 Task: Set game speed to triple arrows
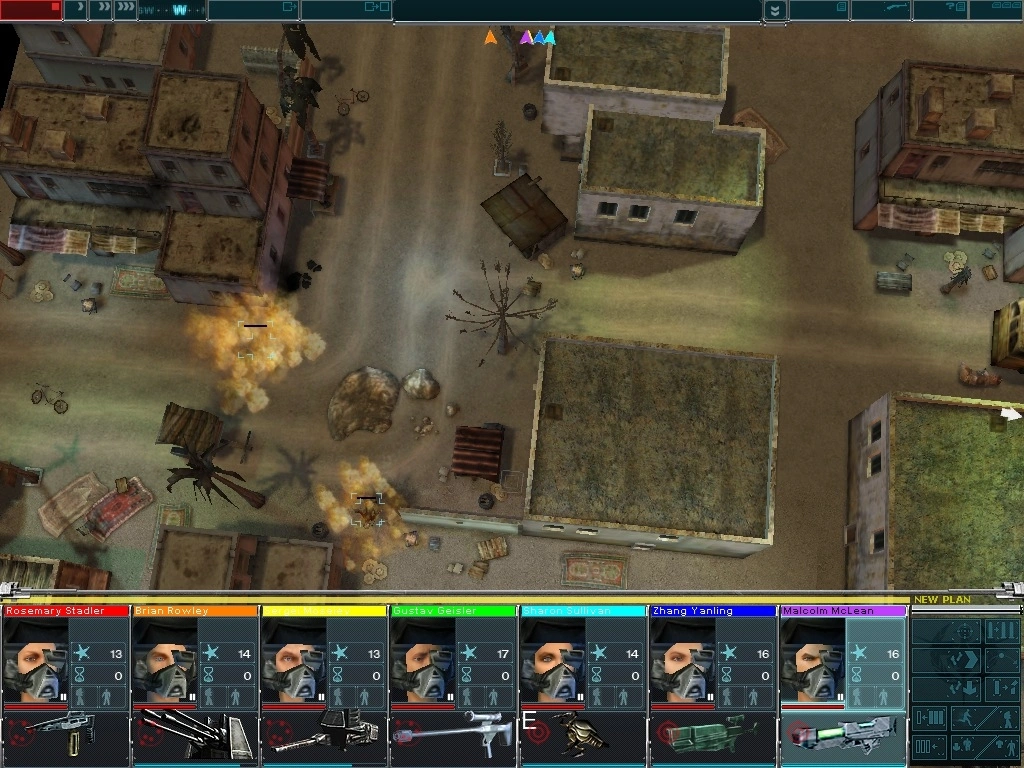tap(126, 10)
